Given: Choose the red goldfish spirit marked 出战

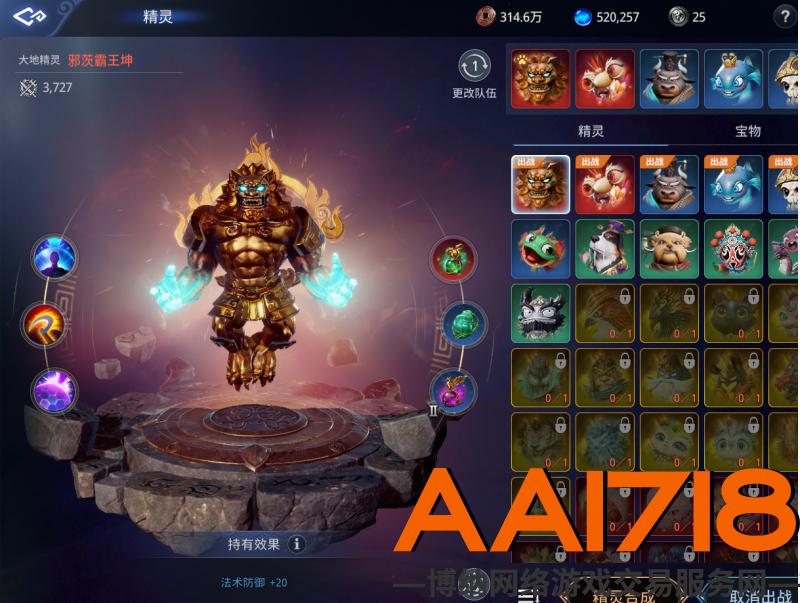Looking at the screenshot, I should [605, 184].
